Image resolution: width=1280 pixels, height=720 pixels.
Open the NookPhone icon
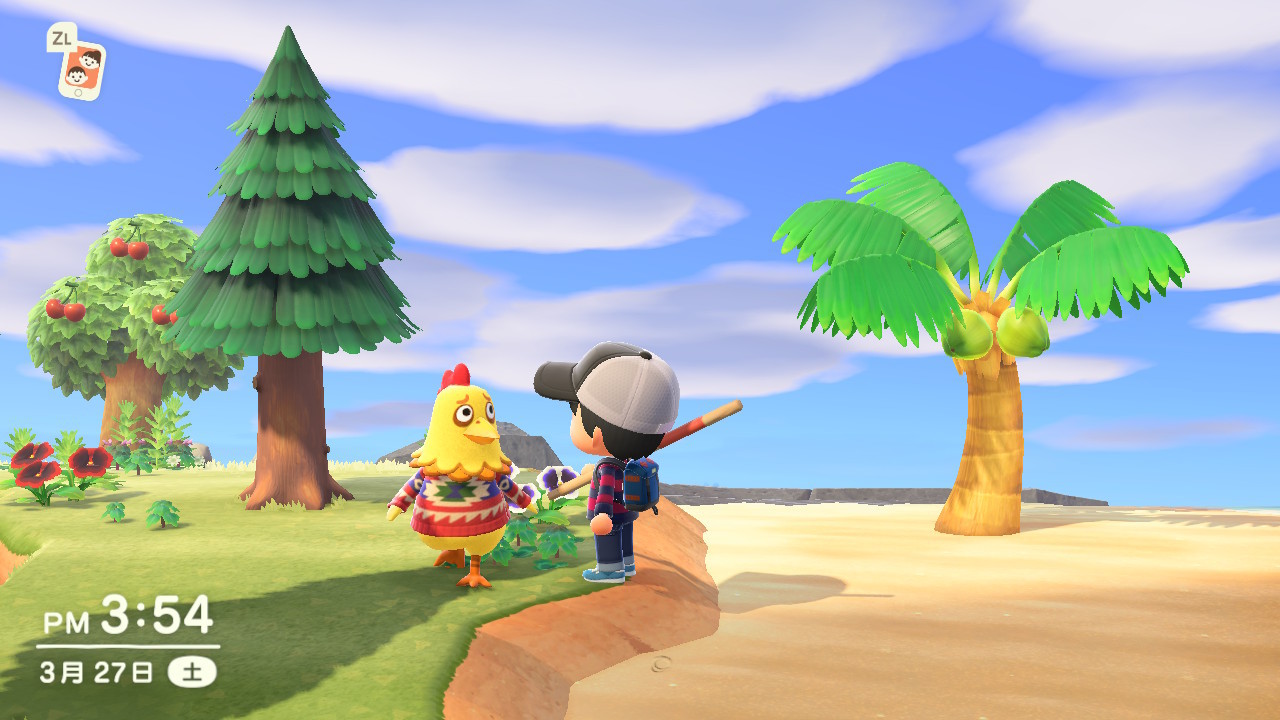[x=81, y=69]
